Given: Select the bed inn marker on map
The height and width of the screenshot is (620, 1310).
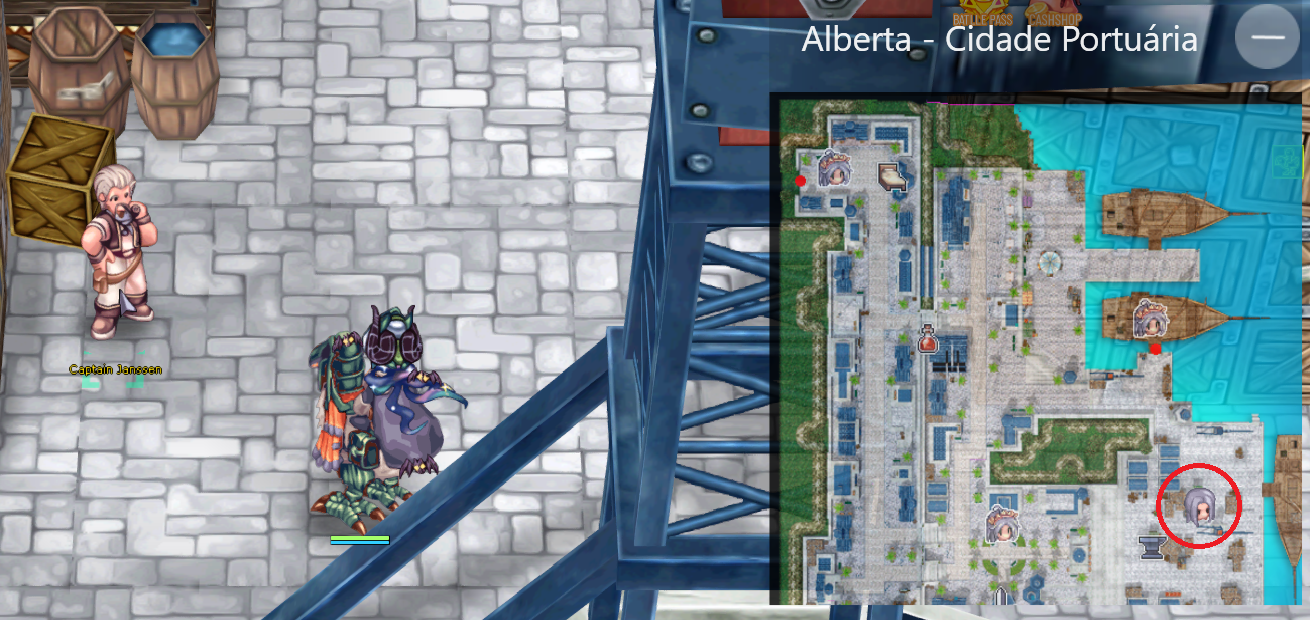Looking at the screenshot, I should pyautogui.click(x=892, y=177).
